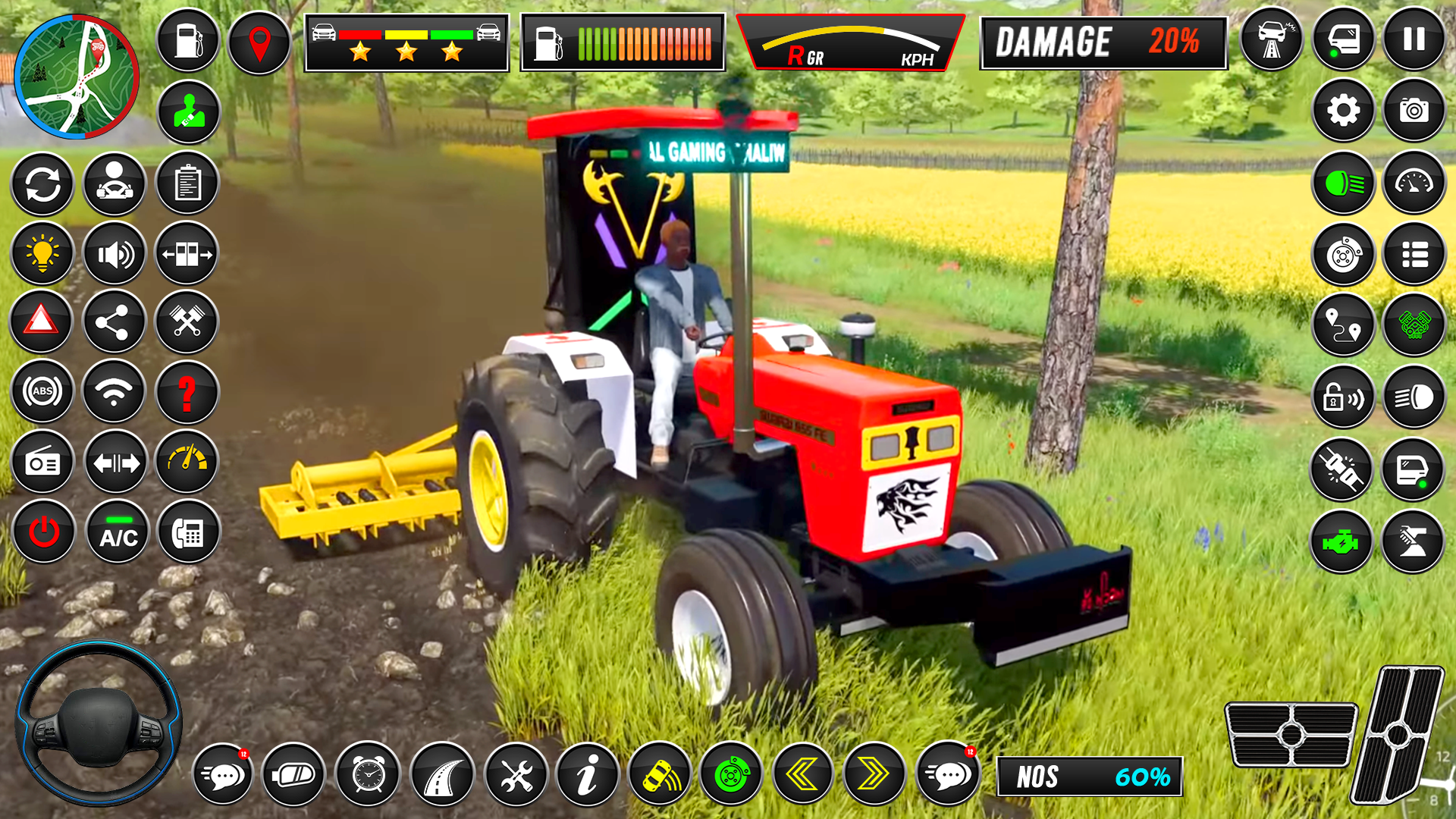Tap the share icon
Screen dimensions: 1456x819
[115, 322]
